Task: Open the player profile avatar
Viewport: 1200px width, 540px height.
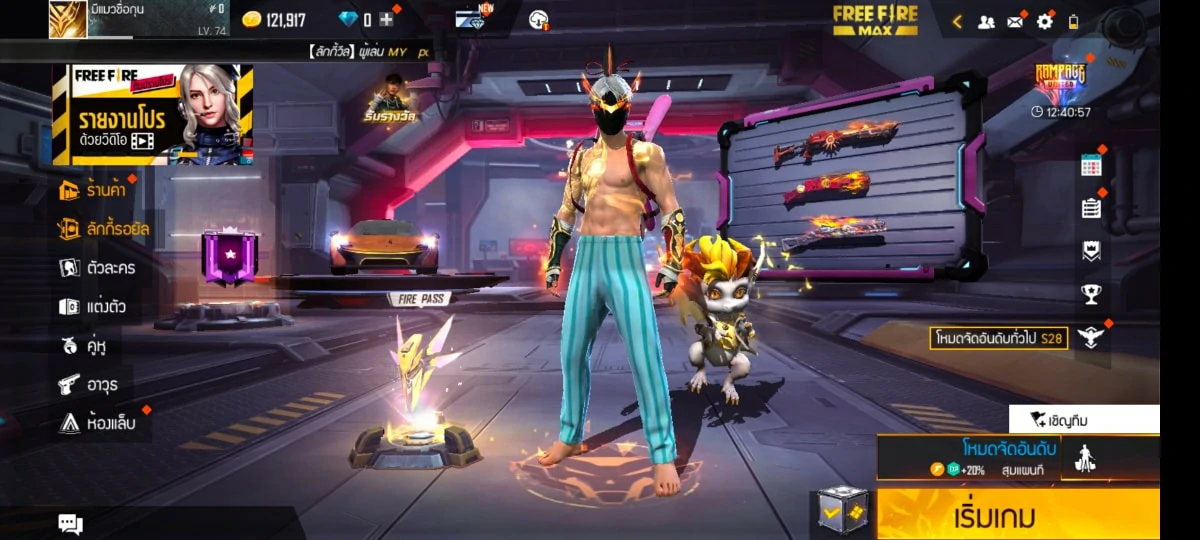Action: click(68, 19)
